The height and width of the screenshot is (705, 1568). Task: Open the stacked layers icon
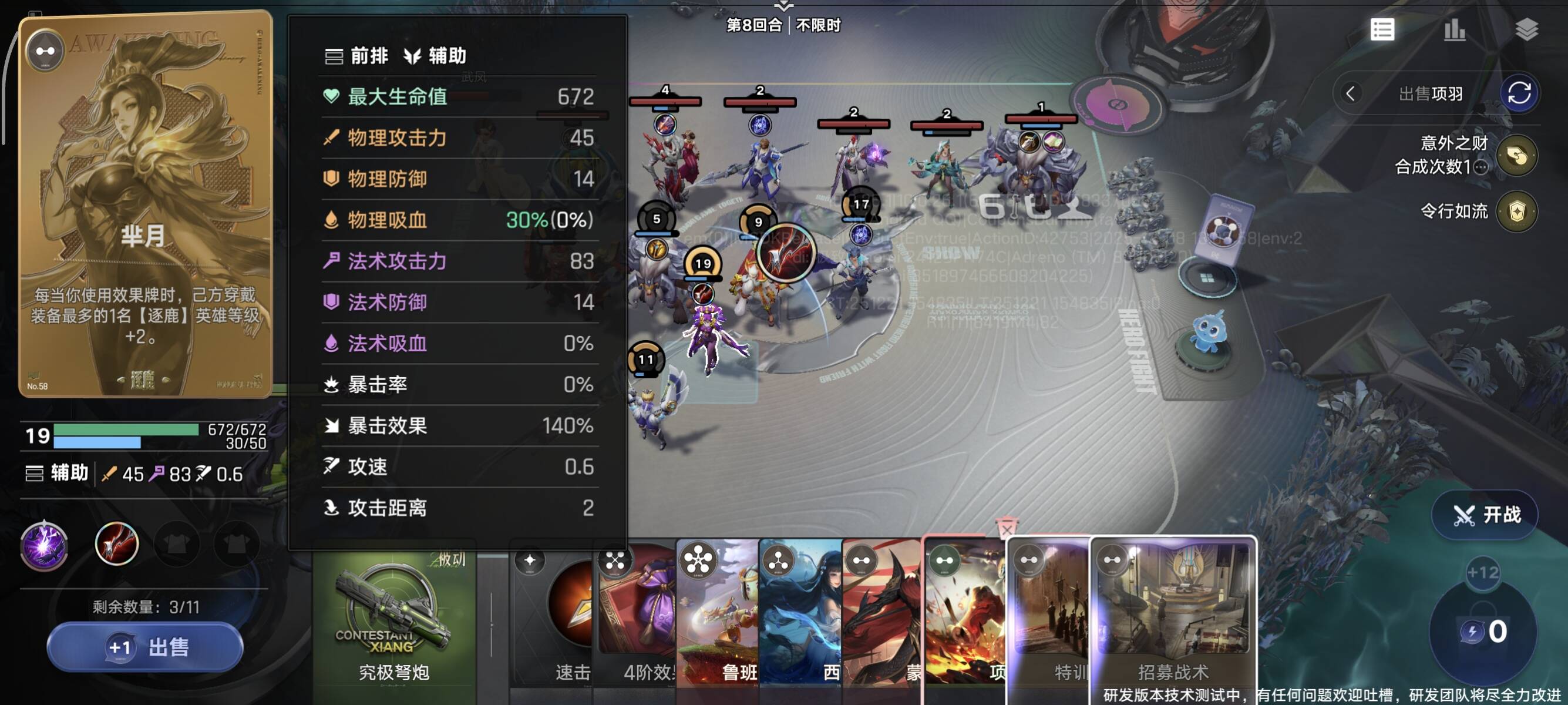1526,29
